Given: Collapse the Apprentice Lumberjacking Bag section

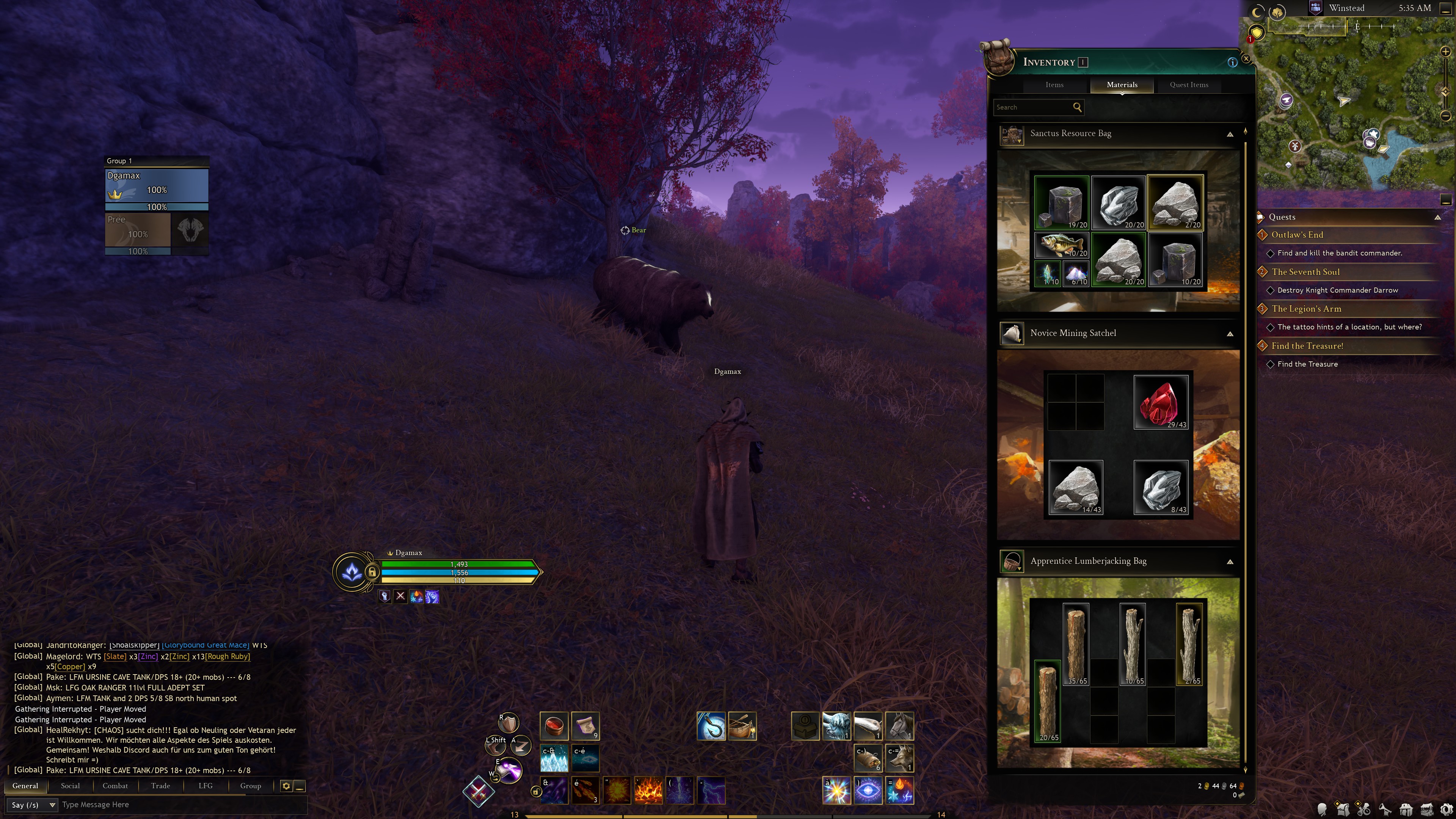Looking at the screenshot, I should pyautogui.click(x=1230, y=562).
